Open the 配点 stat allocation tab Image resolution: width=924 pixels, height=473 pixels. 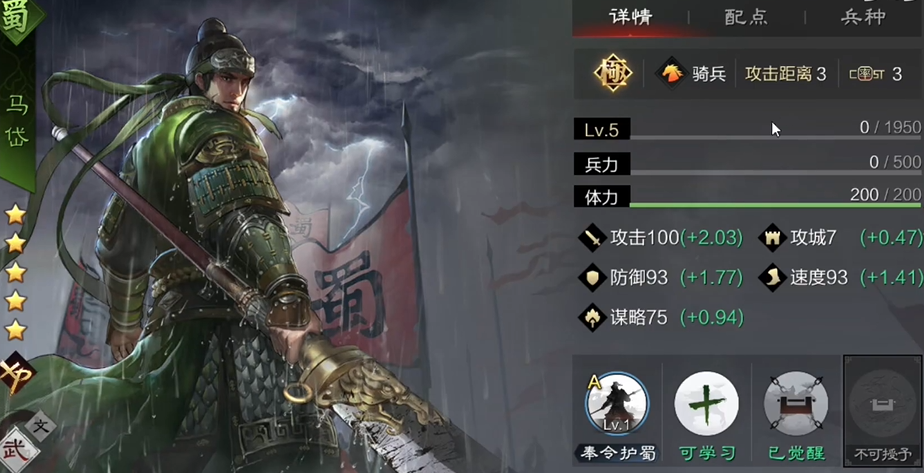[745, 17]
